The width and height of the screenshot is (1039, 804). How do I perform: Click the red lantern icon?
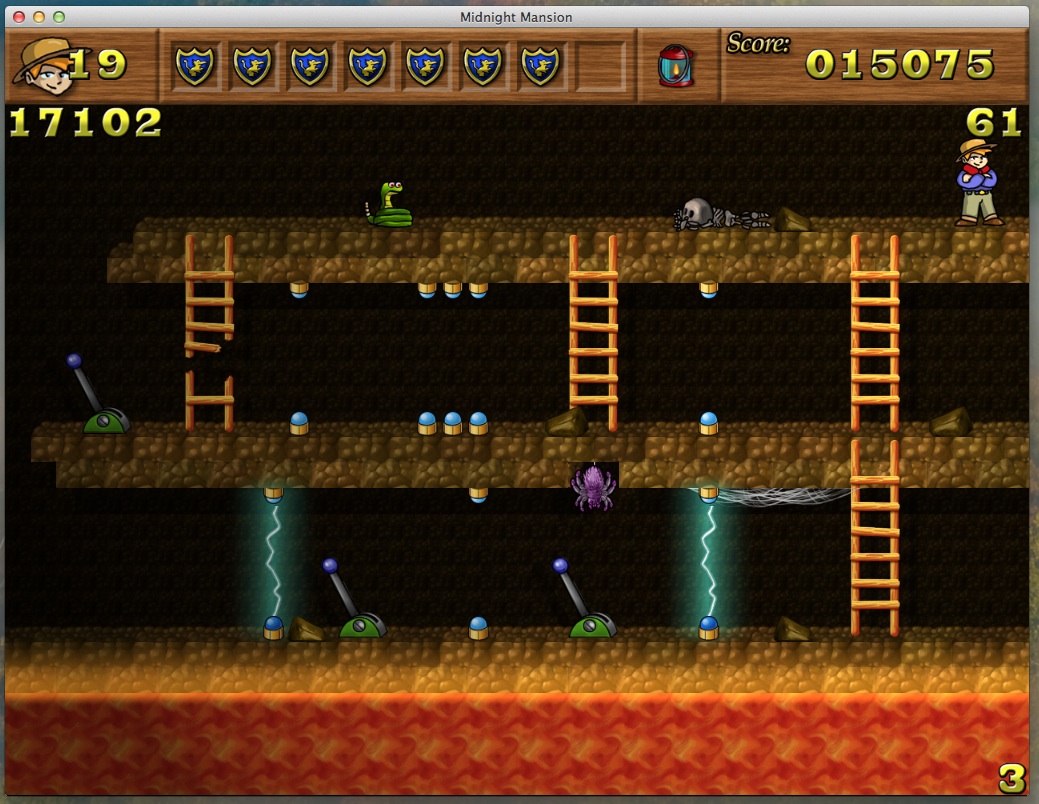675,66
